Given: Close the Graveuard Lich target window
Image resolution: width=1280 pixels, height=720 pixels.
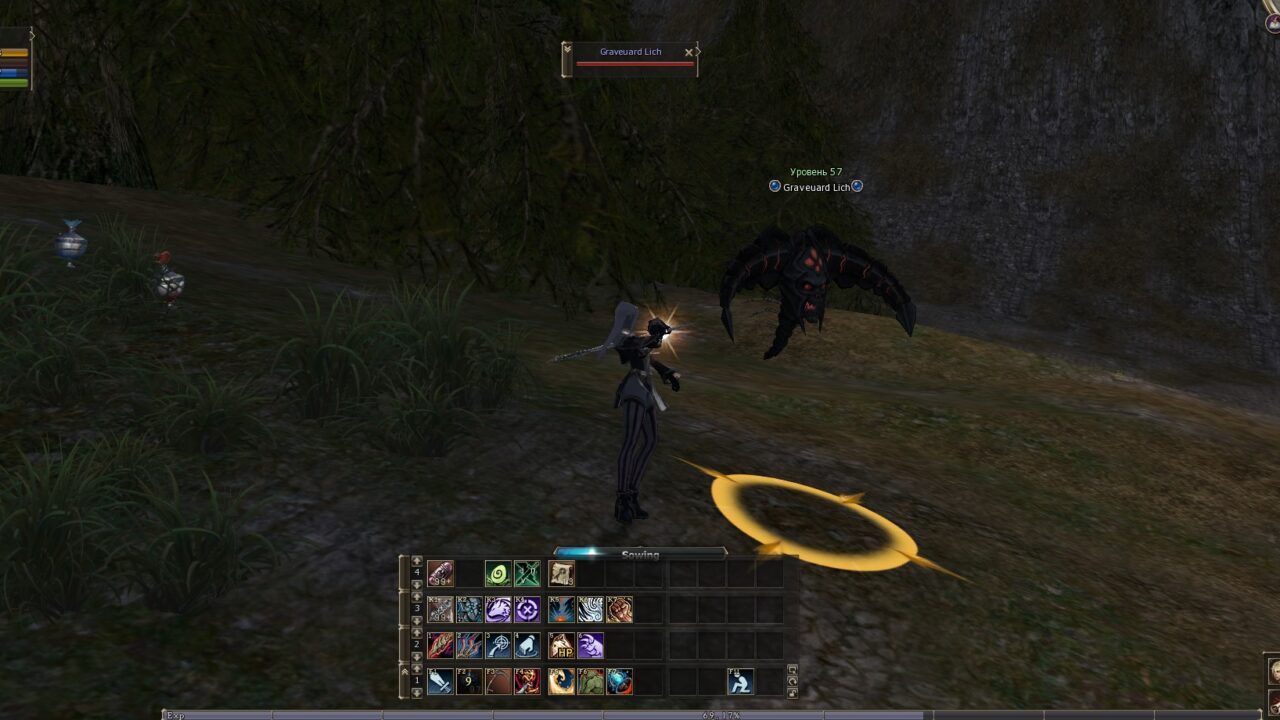Looking at the screenshot, I should [x=688, y=52].
